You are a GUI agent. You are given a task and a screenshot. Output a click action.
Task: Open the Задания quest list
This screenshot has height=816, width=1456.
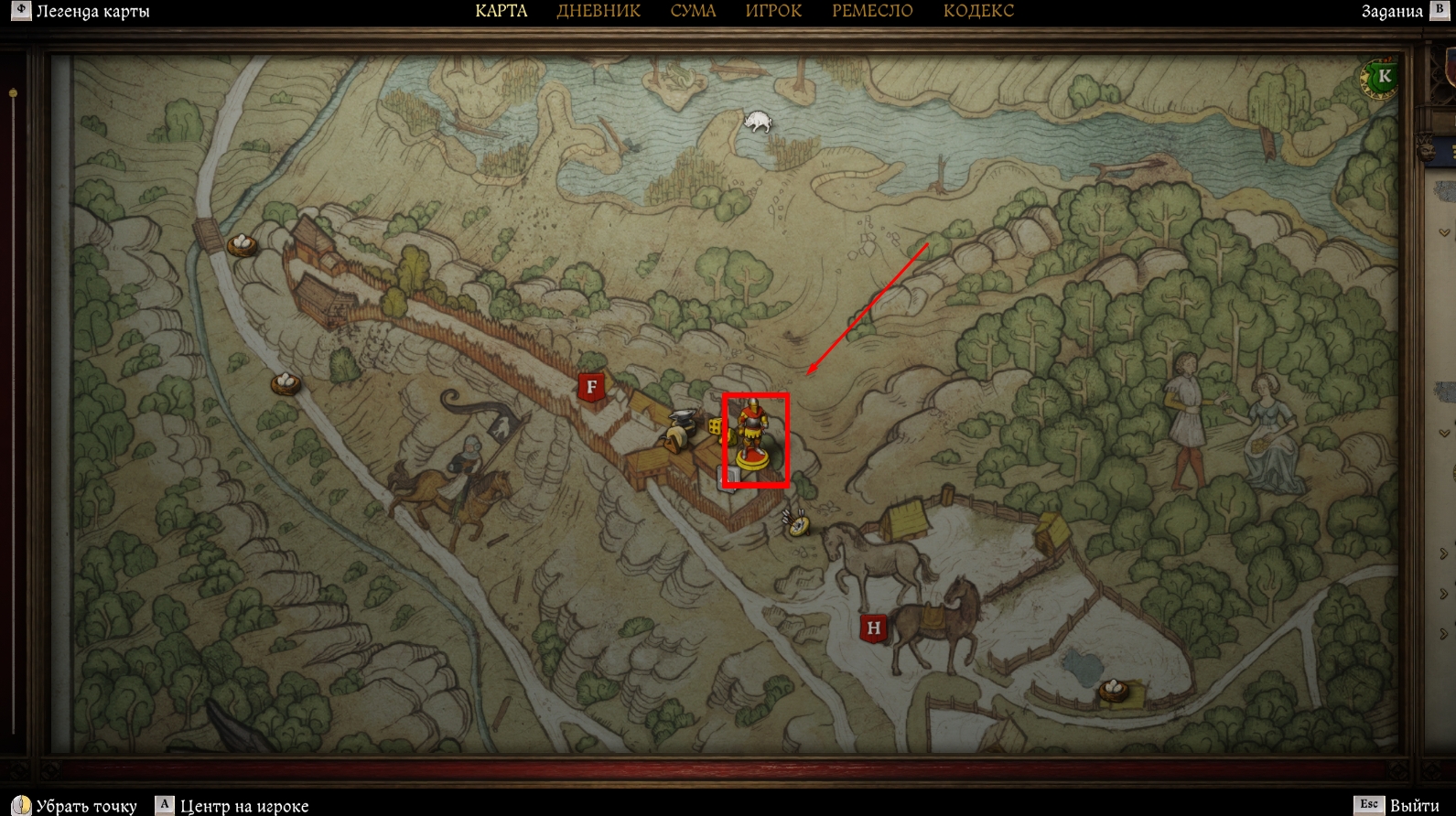1391,11
